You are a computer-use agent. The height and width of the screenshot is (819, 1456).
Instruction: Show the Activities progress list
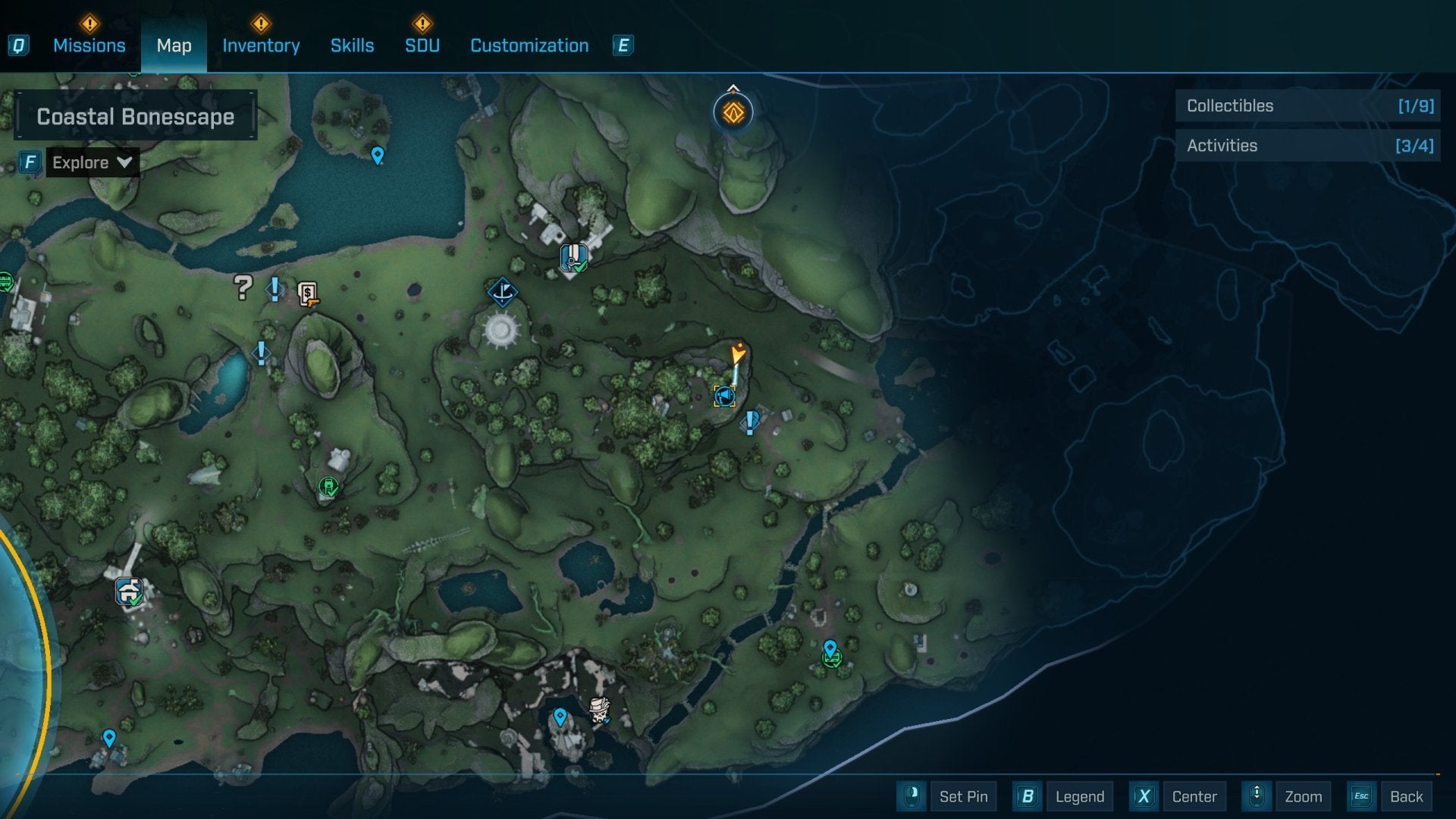pyautogui.click(x=1308, y=146)
